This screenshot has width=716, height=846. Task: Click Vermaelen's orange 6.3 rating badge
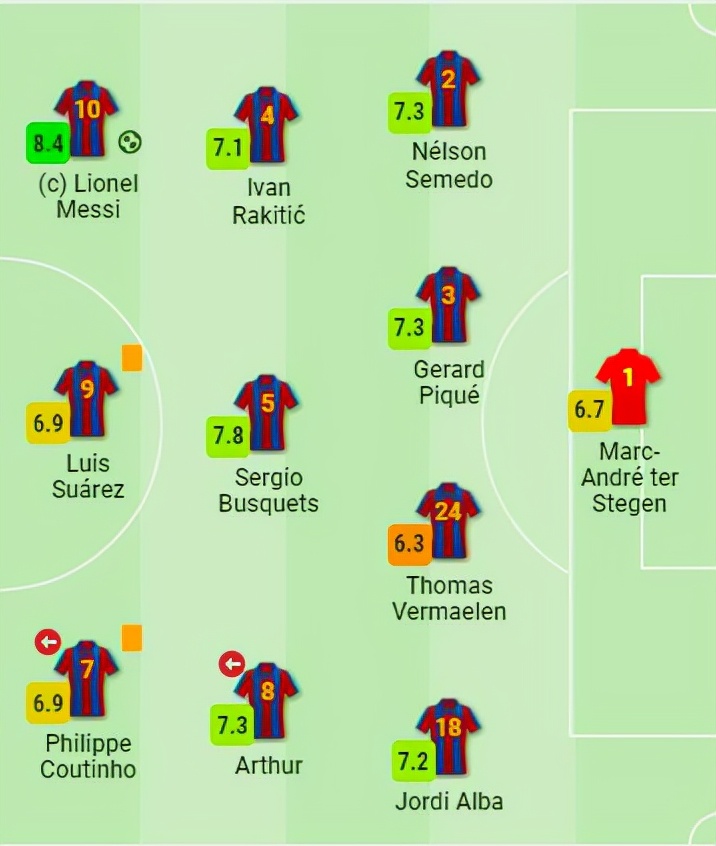408,545
